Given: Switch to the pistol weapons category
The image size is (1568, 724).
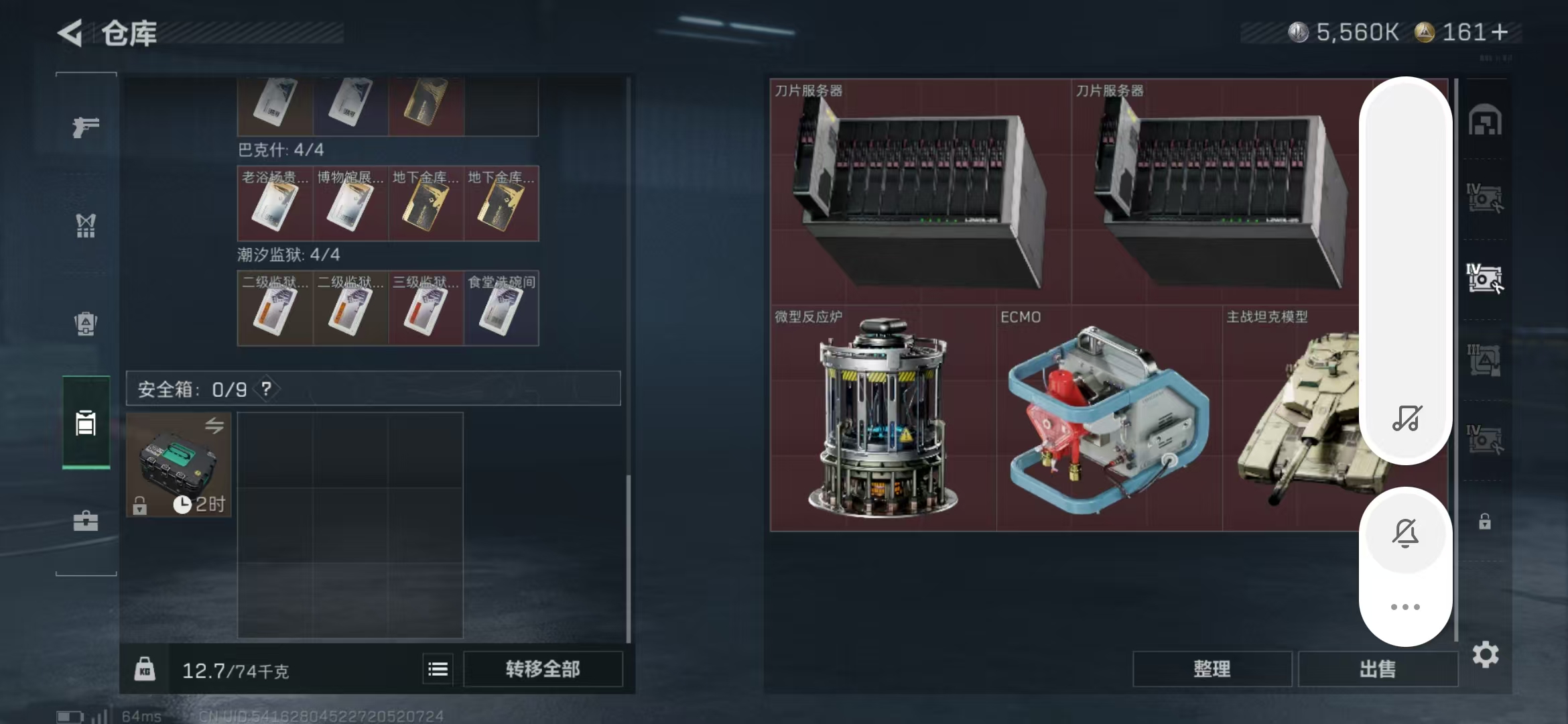Looking at the screenshot, I should tap(86, 127).
